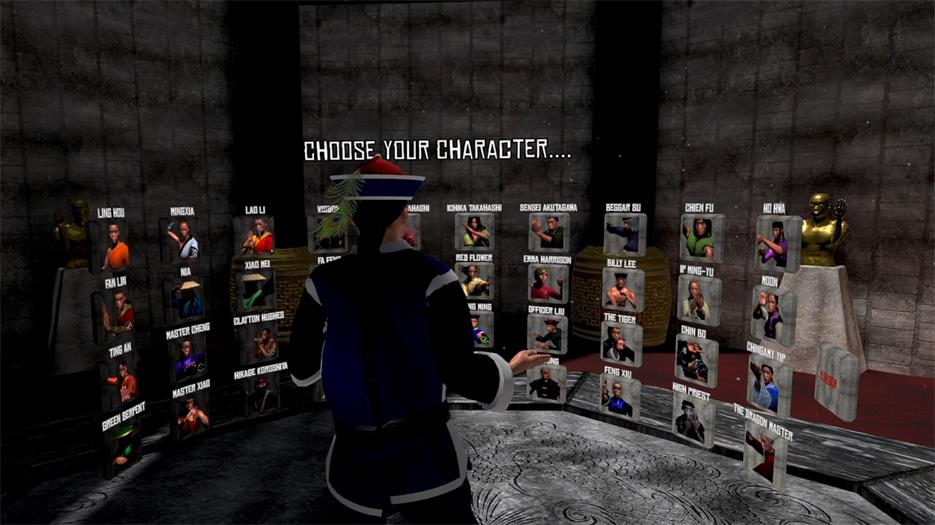Pick The Tiger character tile
The width and height of the screenshot is (935, 525).
[x=620, y=343]
